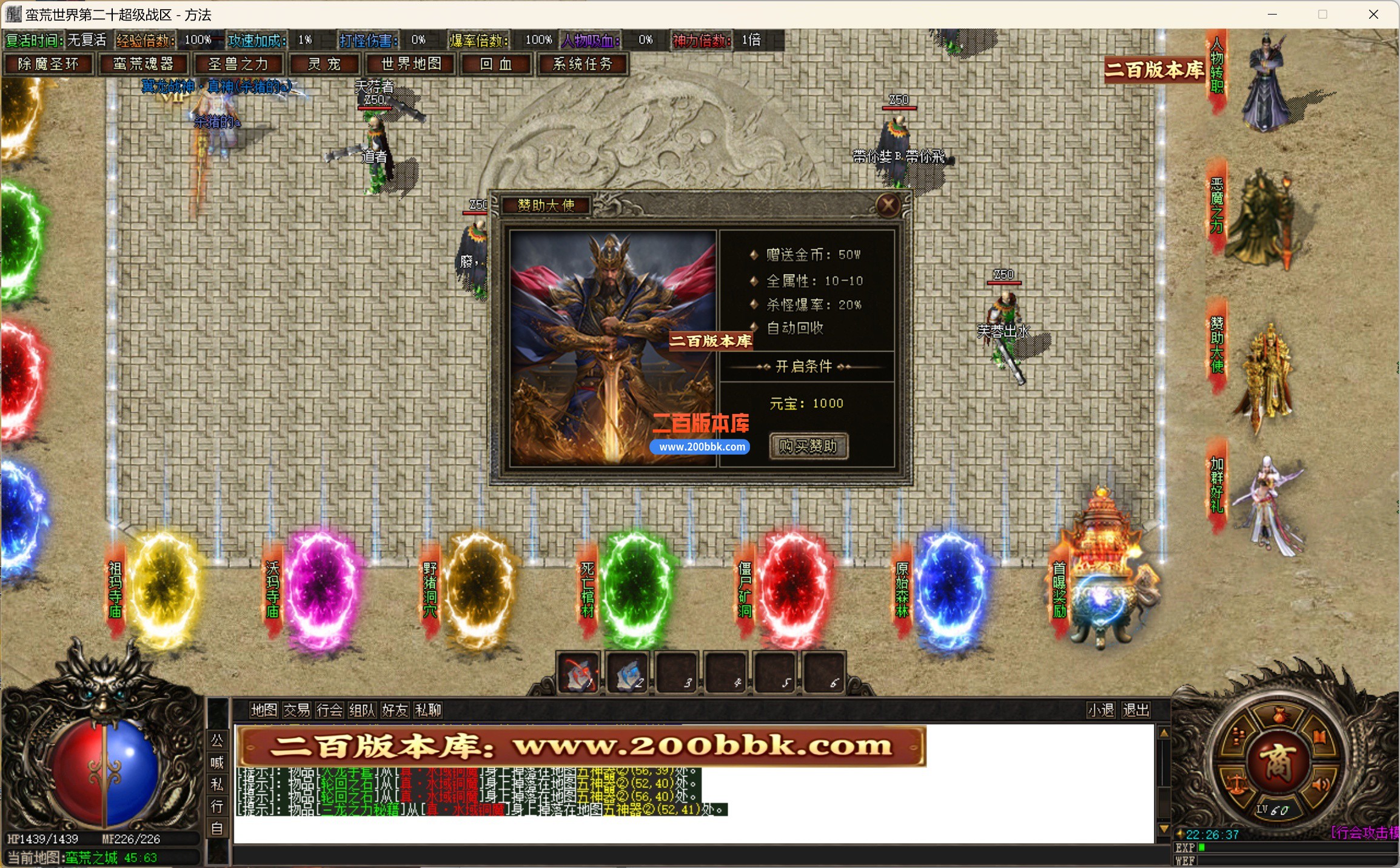1400x868 pixels.
Task: Switch to the 行会 guild tab
Action: pyautogui.click(x=329, y=710)
